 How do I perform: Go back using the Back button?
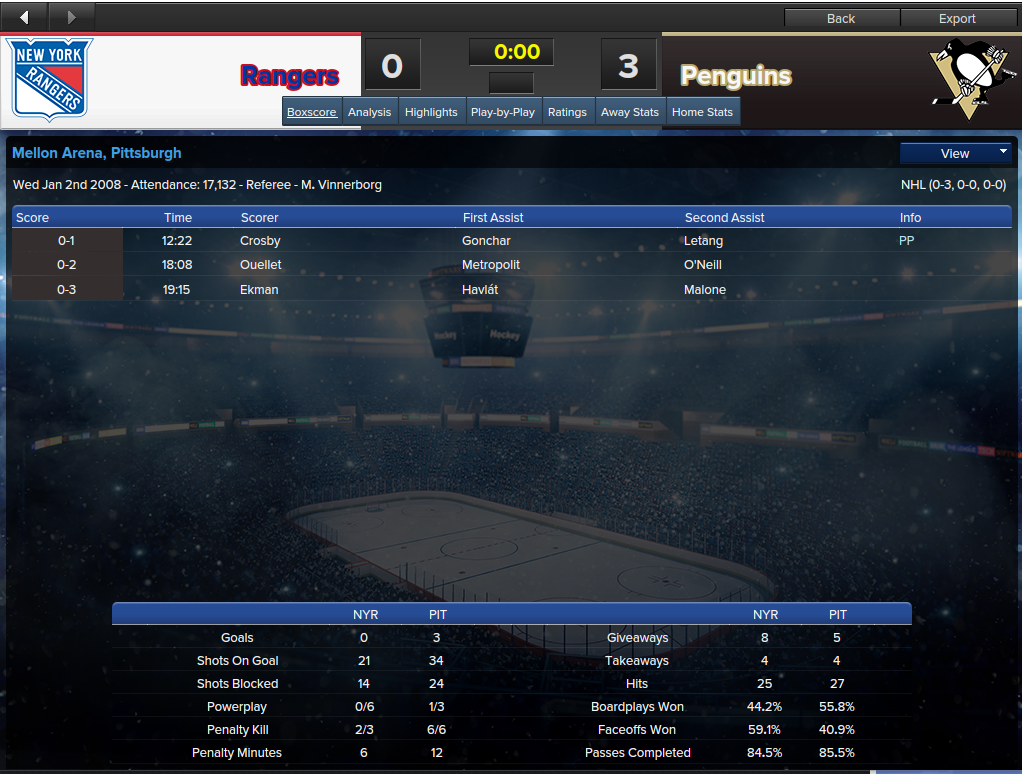pyautogui.click(x=841, y=18)
